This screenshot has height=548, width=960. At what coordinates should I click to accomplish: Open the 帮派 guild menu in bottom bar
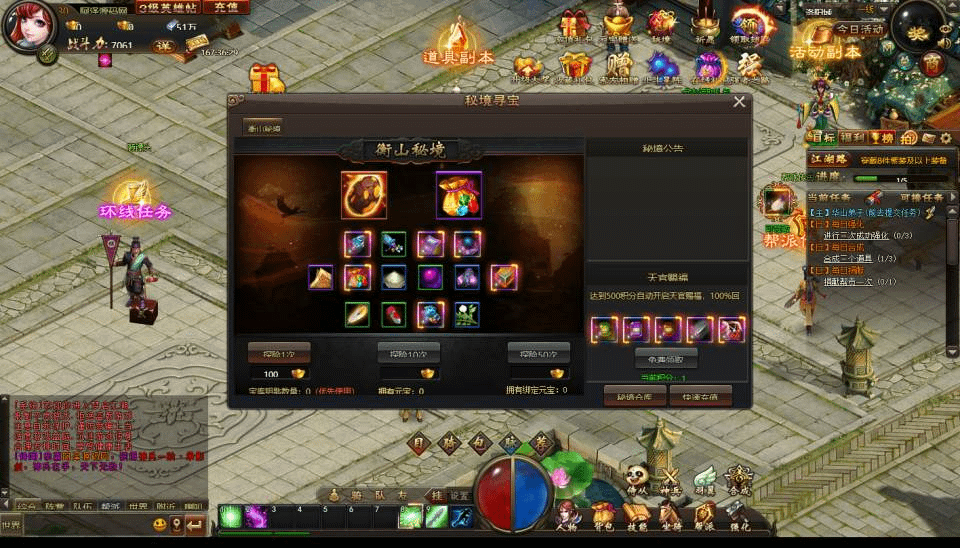click(705, 512)
